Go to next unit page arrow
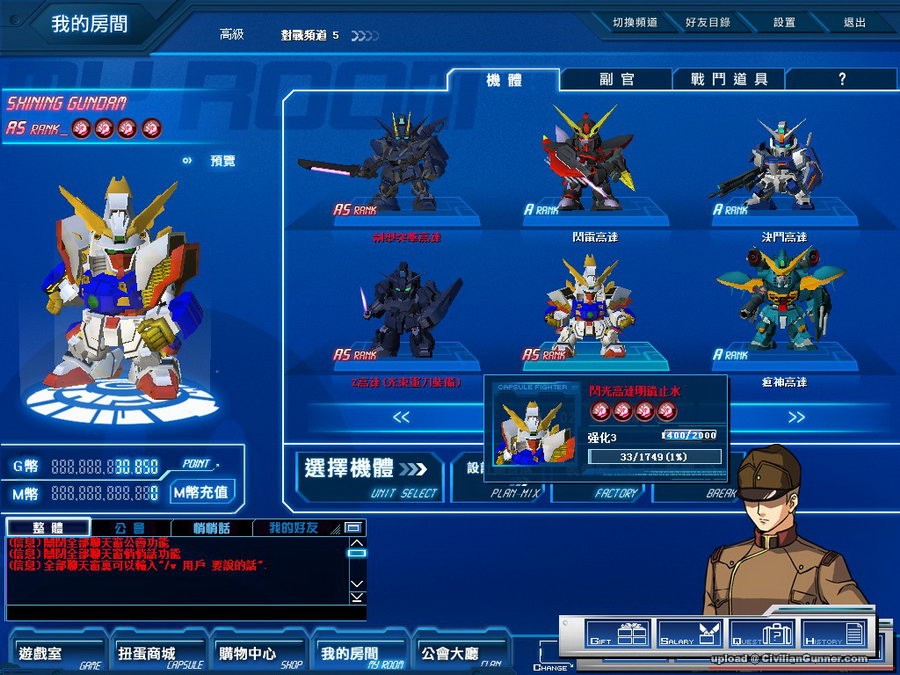Screen dimensions: 900x675 coord(796,417)
